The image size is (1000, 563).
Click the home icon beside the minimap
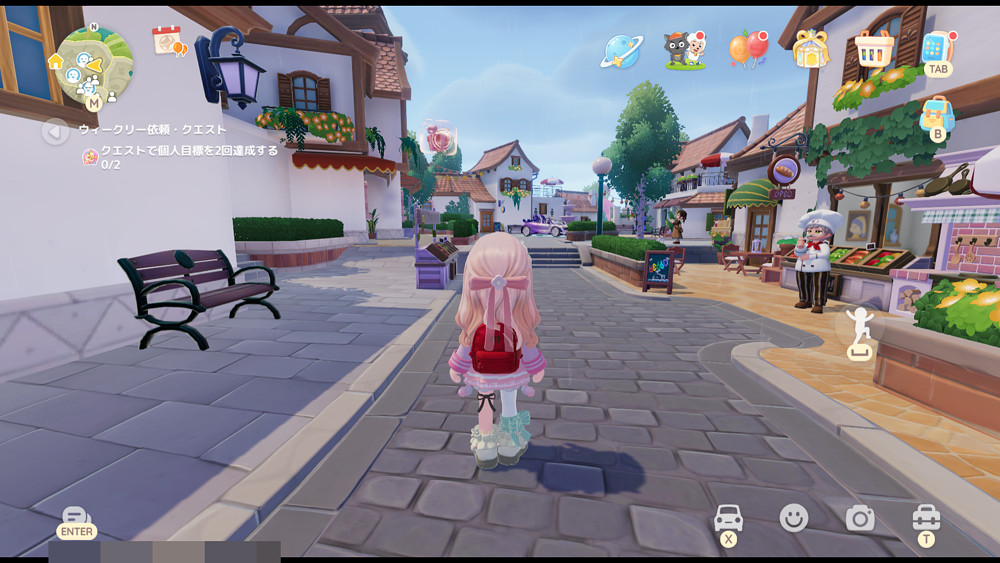(56, 61)
